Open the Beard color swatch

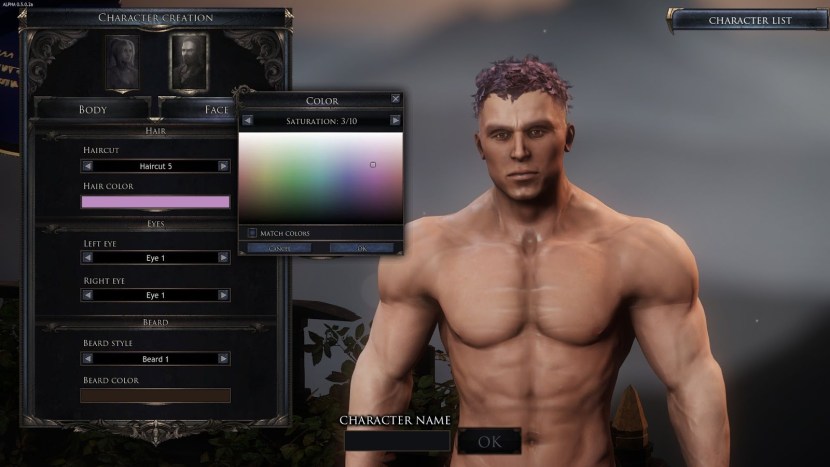155,395
